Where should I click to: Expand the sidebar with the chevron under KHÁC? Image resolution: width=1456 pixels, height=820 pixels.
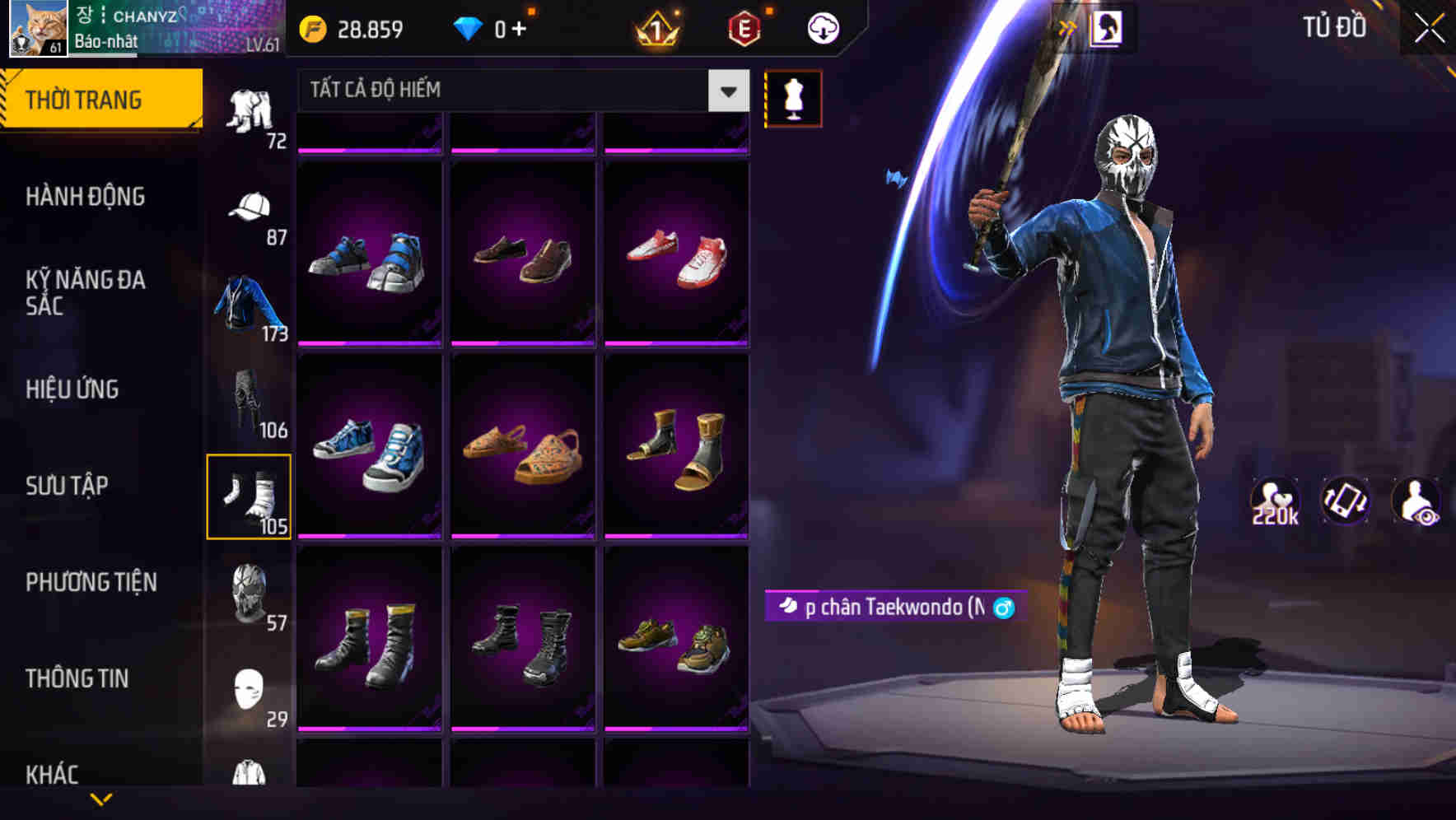click(x=101, y=797)
